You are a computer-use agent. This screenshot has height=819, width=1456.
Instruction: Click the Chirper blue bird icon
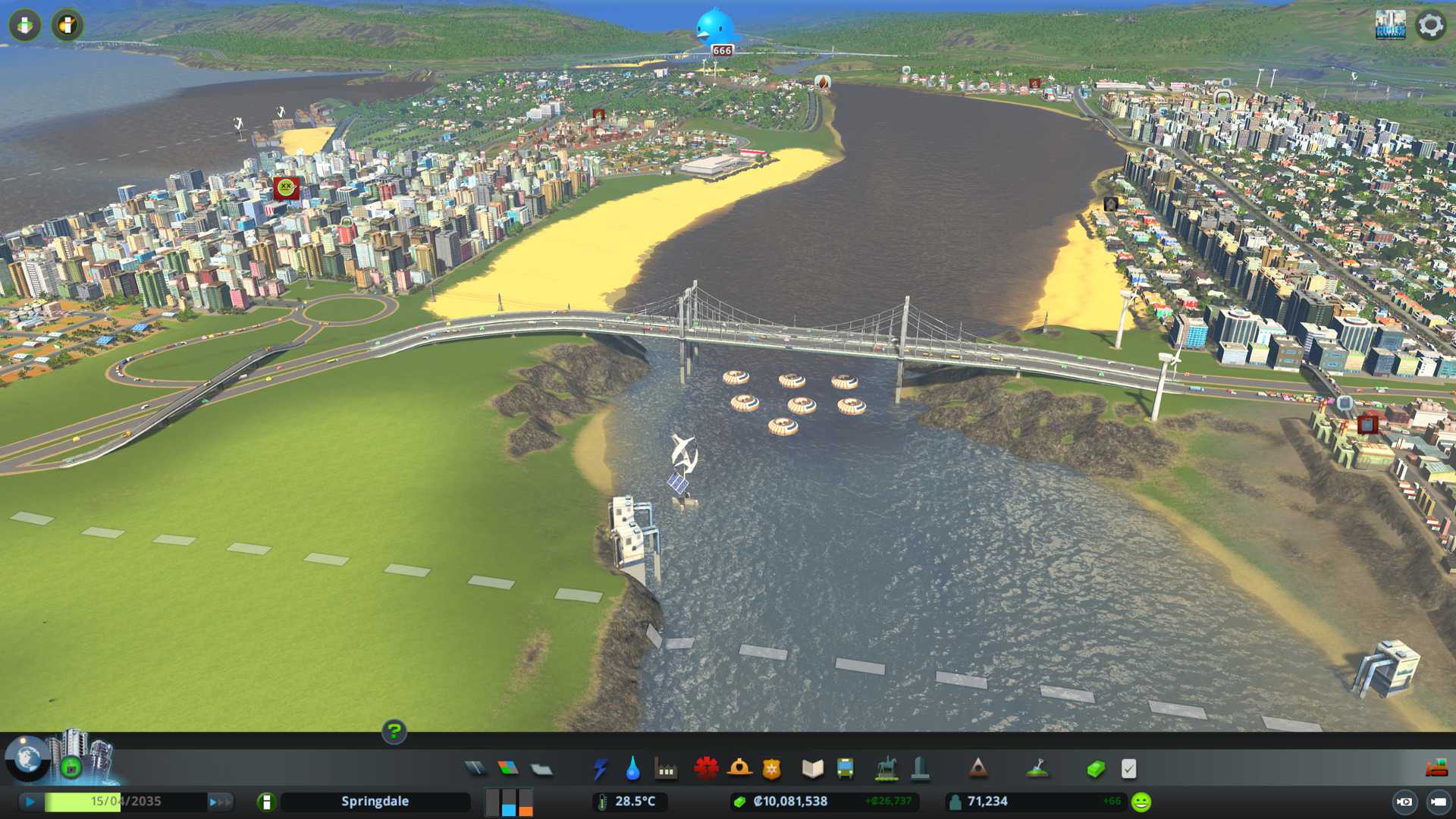click(715, 27)
